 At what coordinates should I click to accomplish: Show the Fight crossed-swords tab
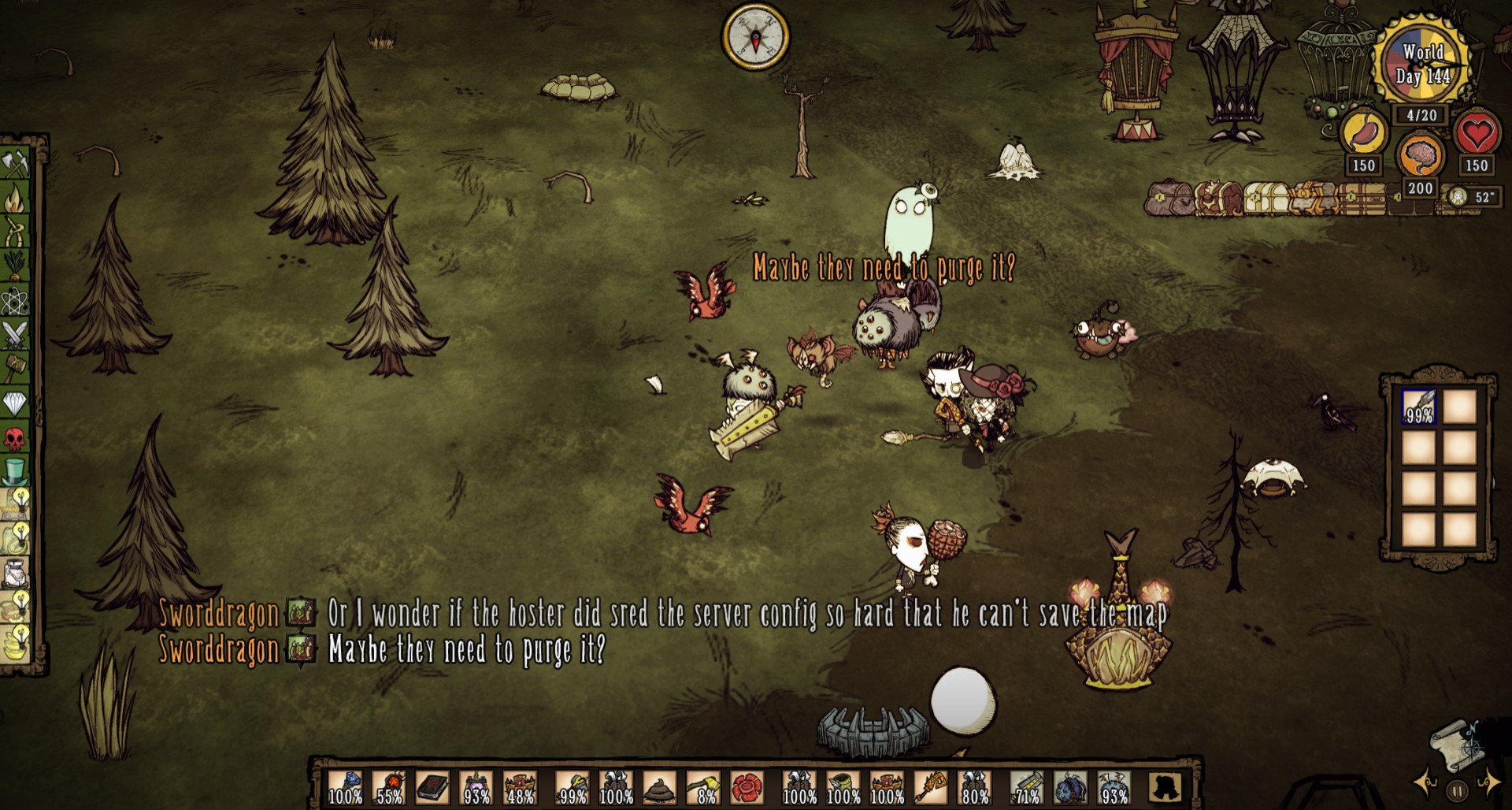(16, 335)
